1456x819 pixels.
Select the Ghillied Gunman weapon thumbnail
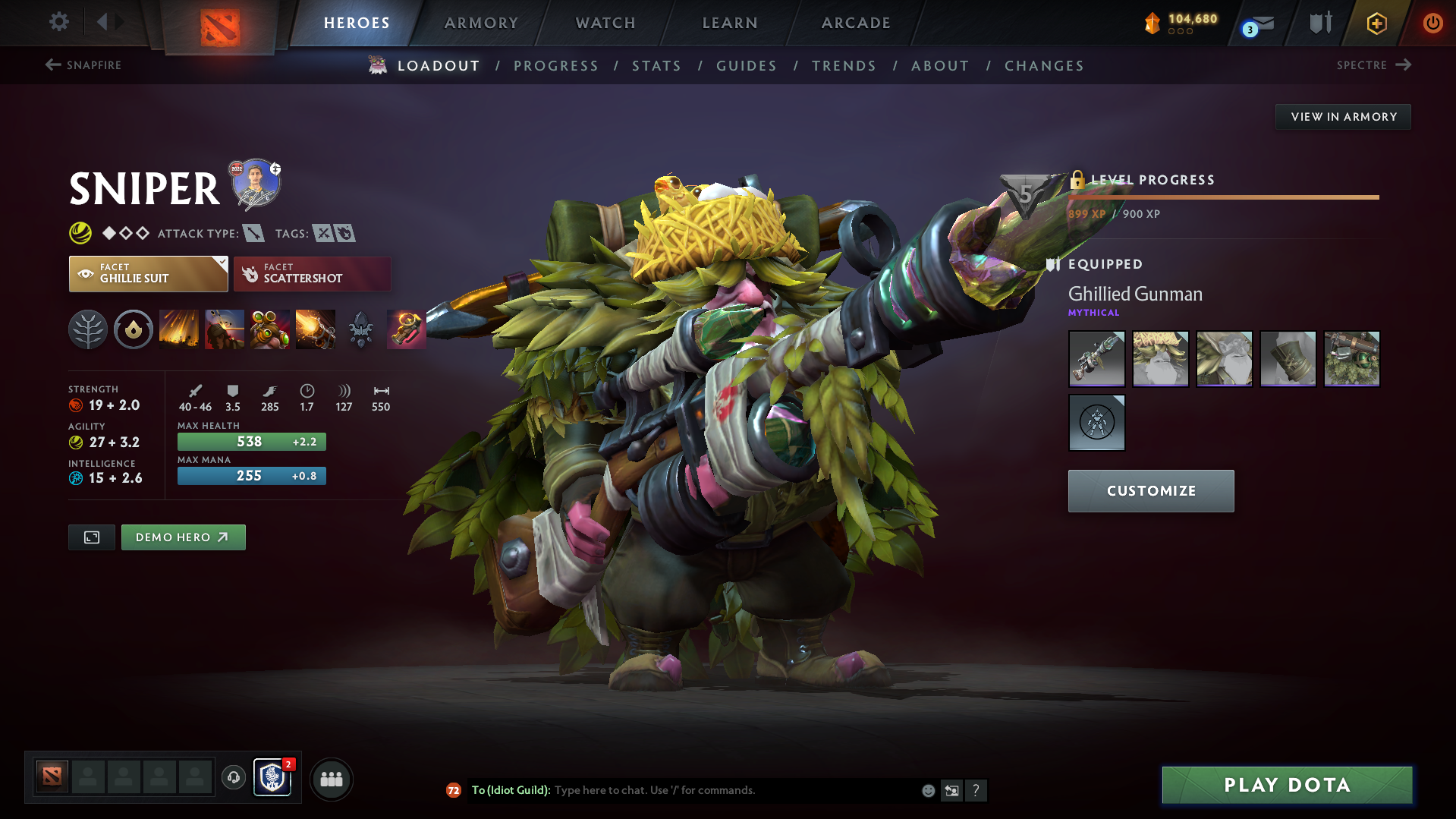(1096, 359)
